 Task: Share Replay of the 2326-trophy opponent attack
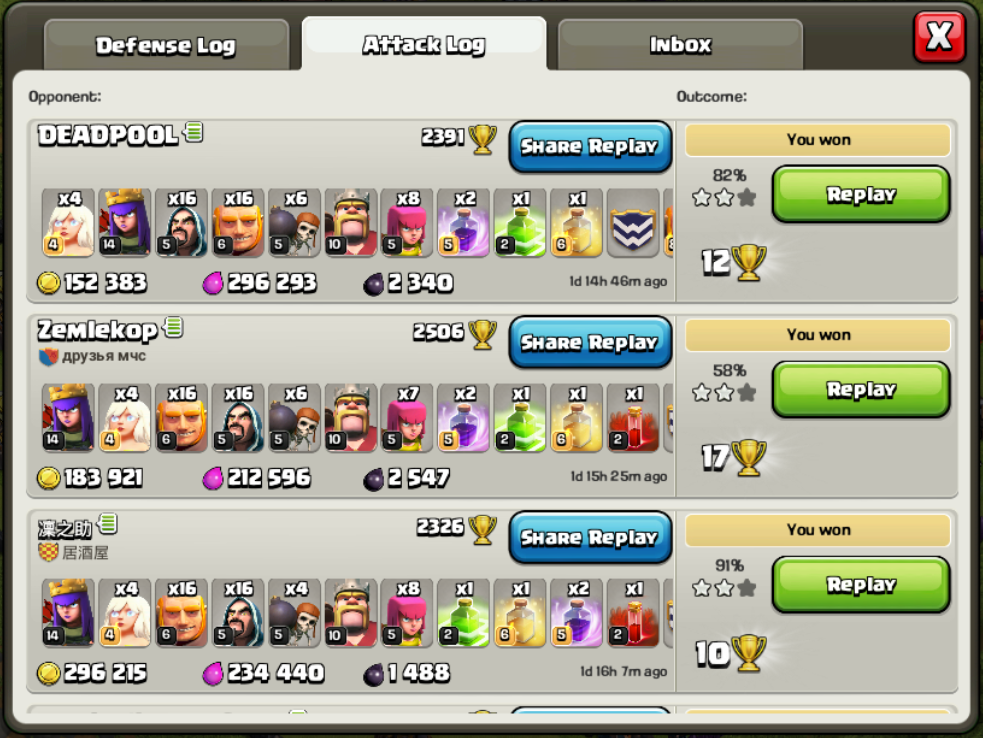tap(590, 537)
